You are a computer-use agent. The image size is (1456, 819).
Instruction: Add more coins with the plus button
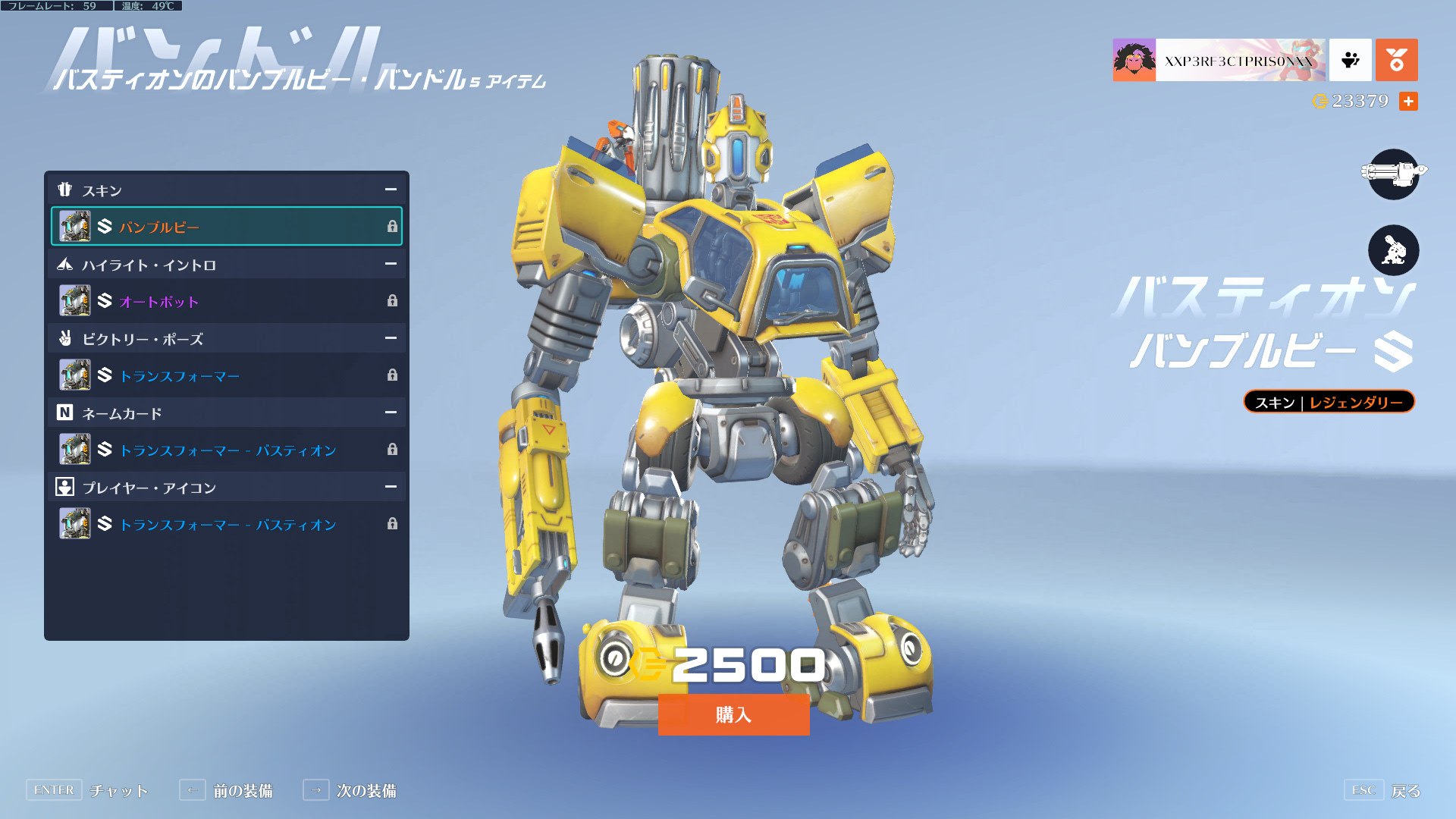[x=1408, y=101]
